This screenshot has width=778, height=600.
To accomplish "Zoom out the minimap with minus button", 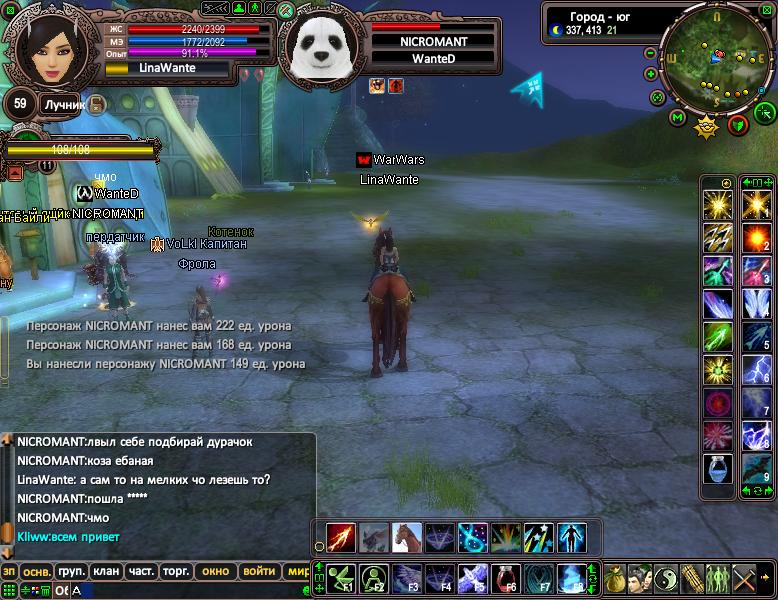I will [x=651, y=54].
